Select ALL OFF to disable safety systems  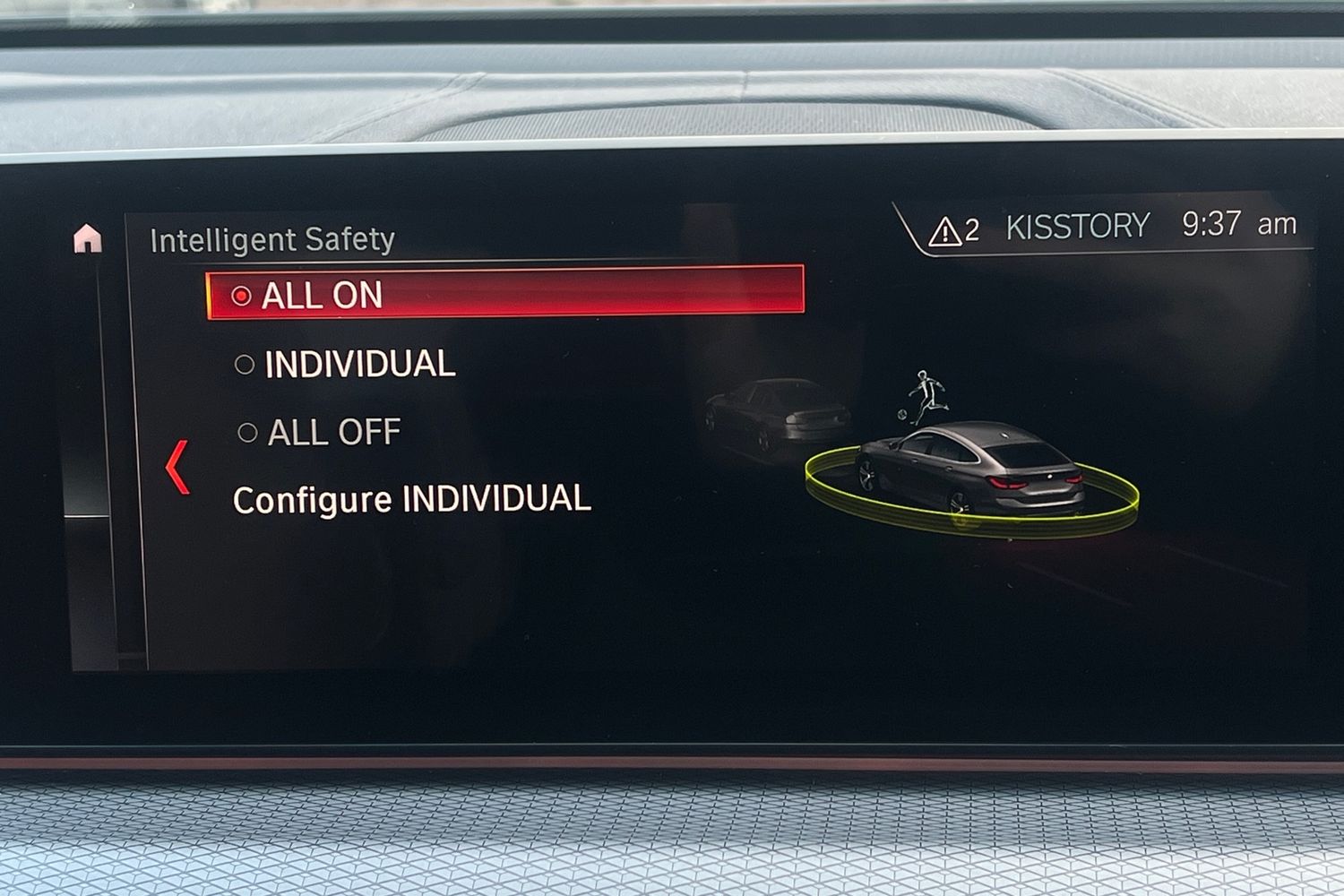click(x=332, y=433)
